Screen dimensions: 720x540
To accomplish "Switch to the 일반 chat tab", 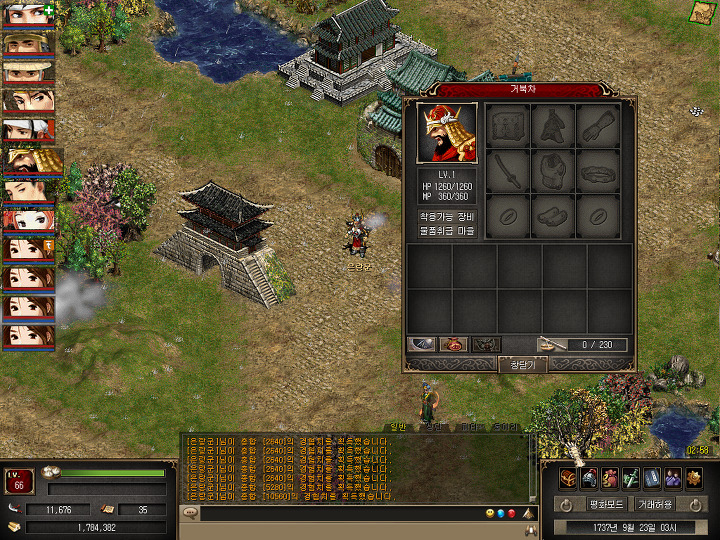I will (x=398, y=427).
